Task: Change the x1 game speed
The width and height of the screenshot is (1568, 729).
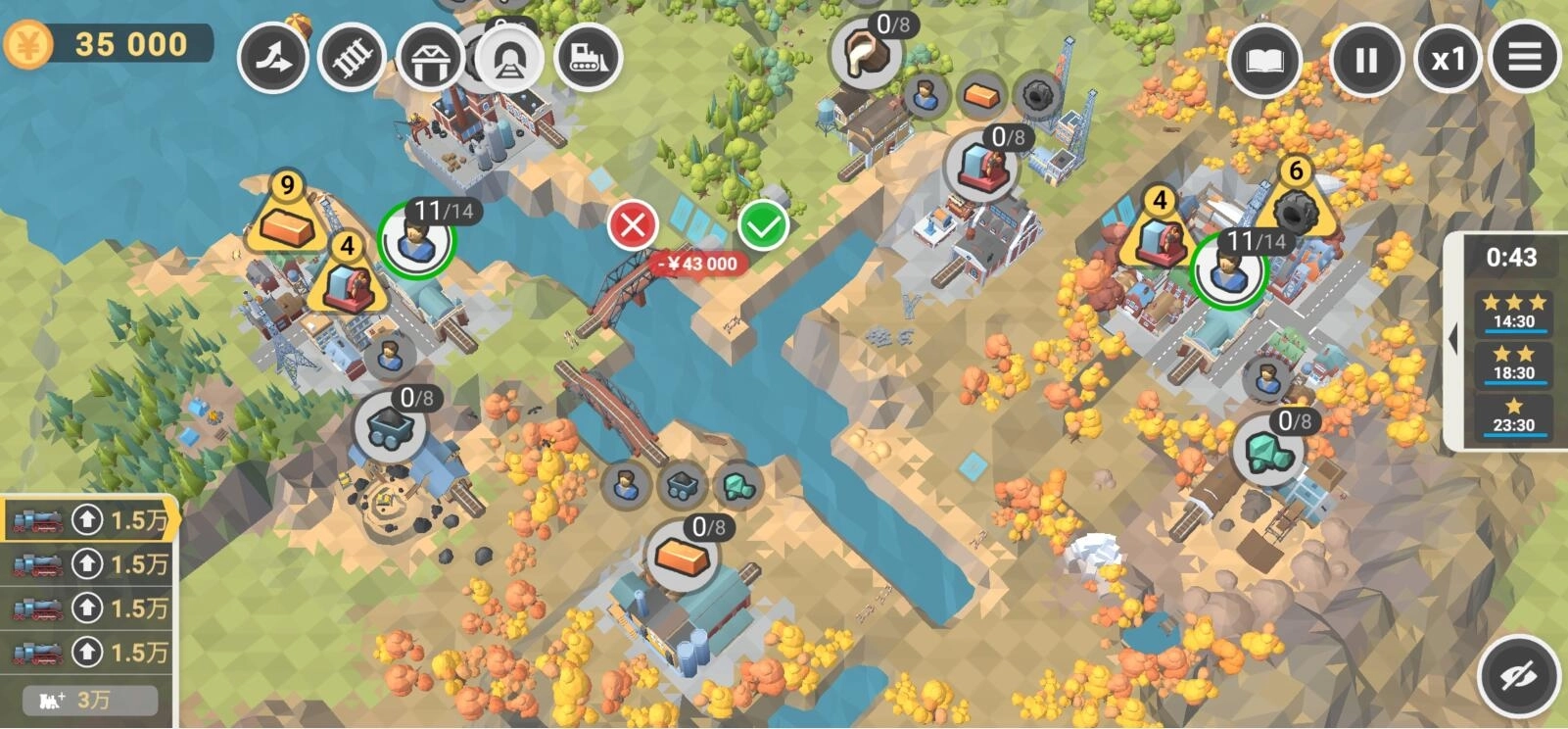Action: click(x=1449, y=60)
